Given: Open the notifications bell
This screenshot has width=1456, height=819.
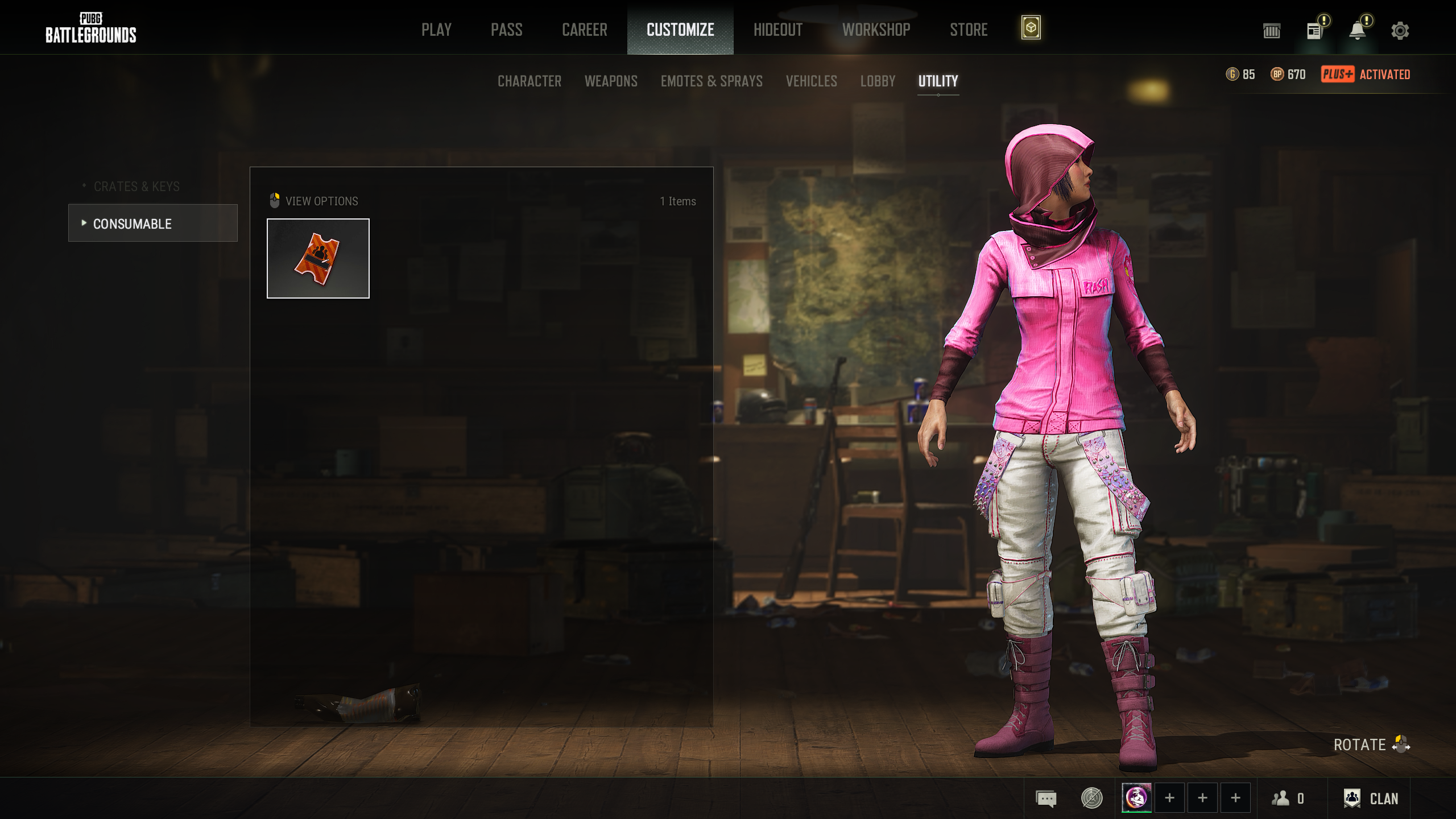Looking at the screenshot, I should coord(1357,31).
